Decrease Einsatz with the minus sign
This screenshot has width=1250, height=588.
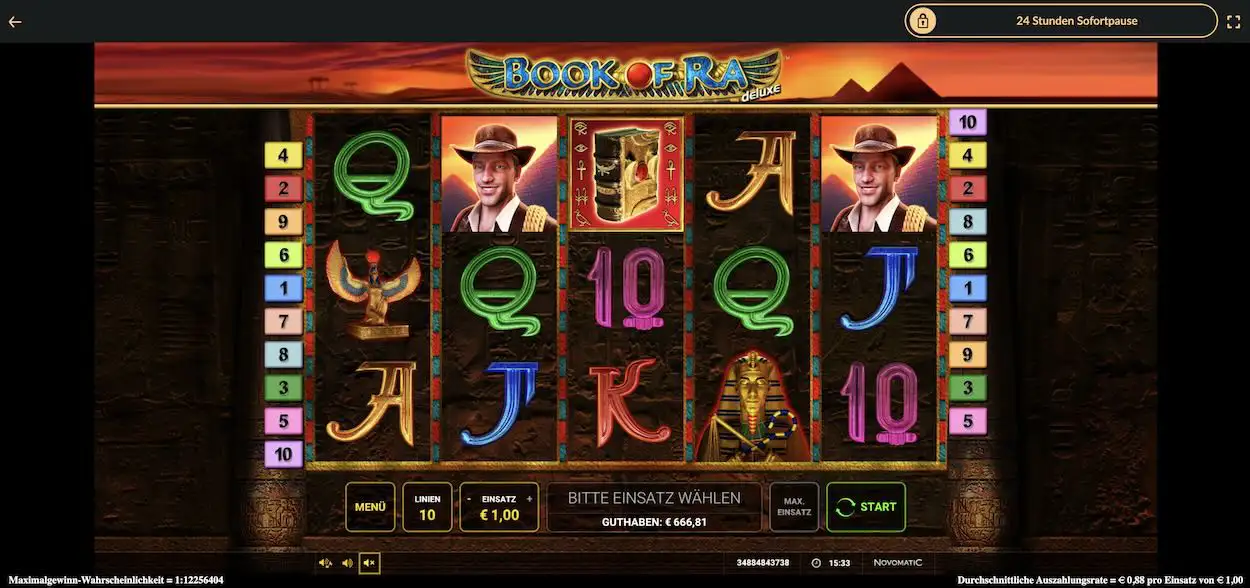click(469, 498)
